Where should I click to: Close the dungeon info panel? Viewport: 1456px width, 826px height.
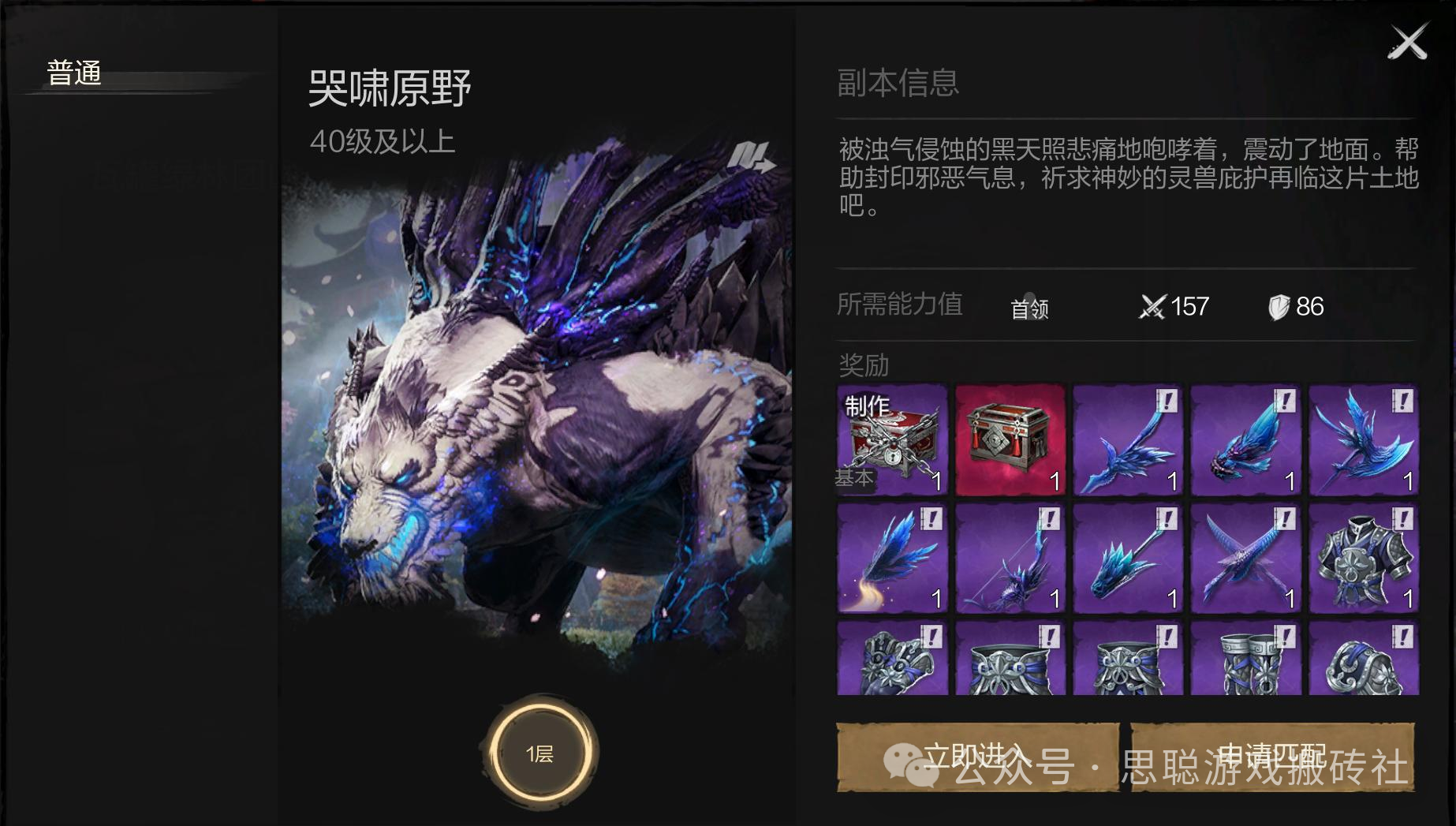click(x=1408, y=43)
